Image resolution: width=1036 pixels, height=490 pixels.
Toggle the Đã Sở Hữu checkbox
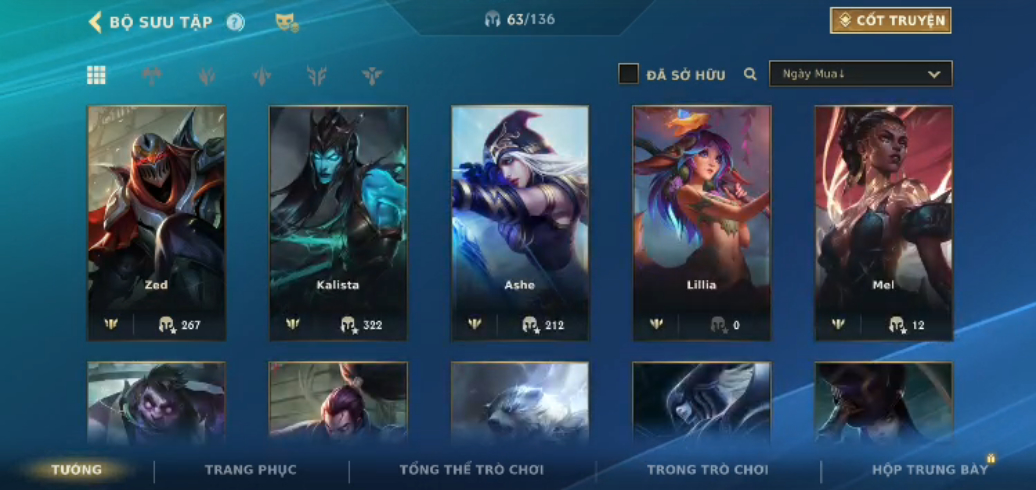coord(628,74)
